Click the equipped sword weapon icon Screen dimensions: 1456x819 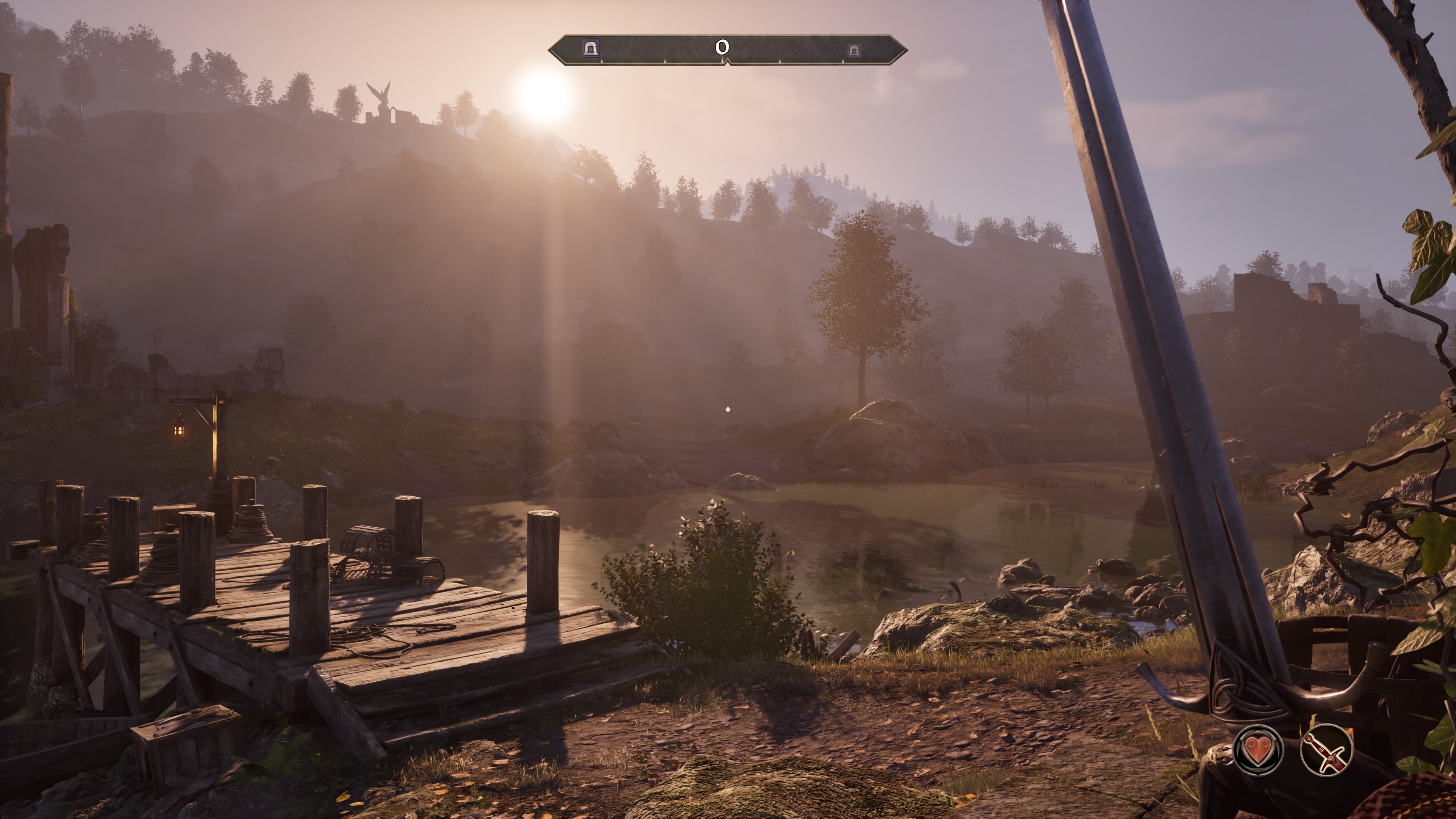[1326, 750]
